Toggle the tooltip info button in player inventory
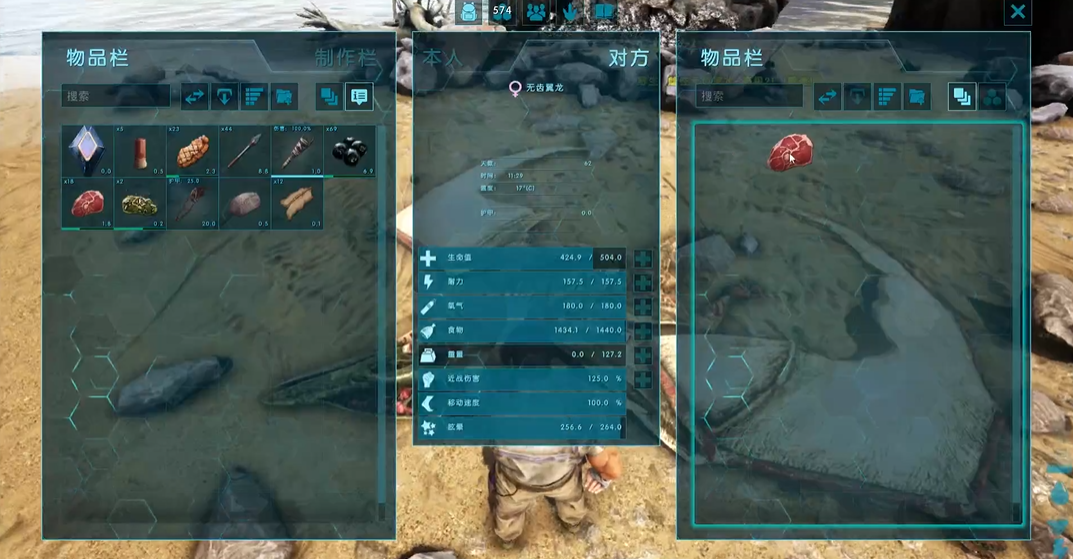The height and width of the screenshot is (559, 1073). pos(358,96)
